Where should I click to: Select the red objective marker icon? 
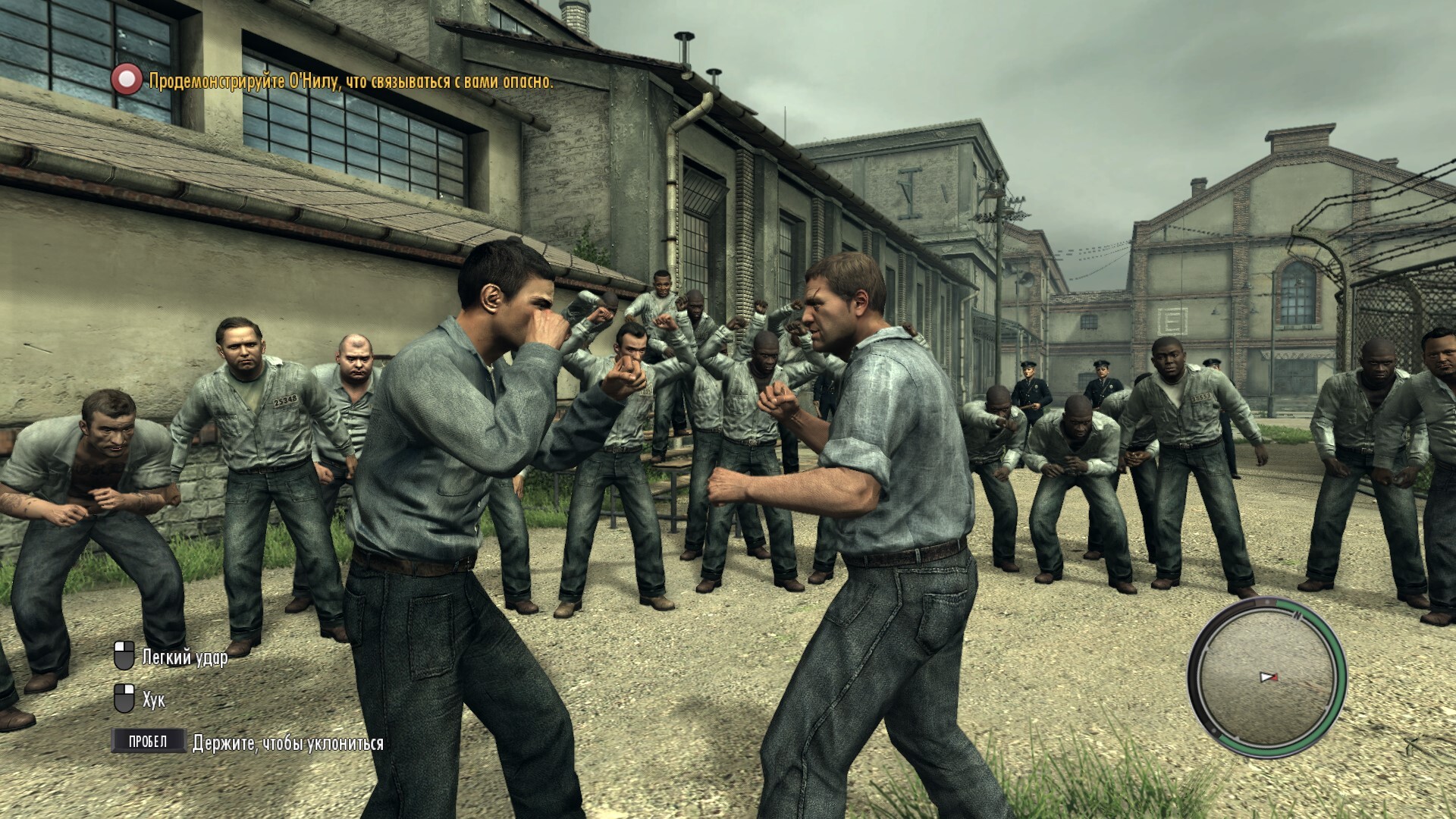[x=127, y=80]
